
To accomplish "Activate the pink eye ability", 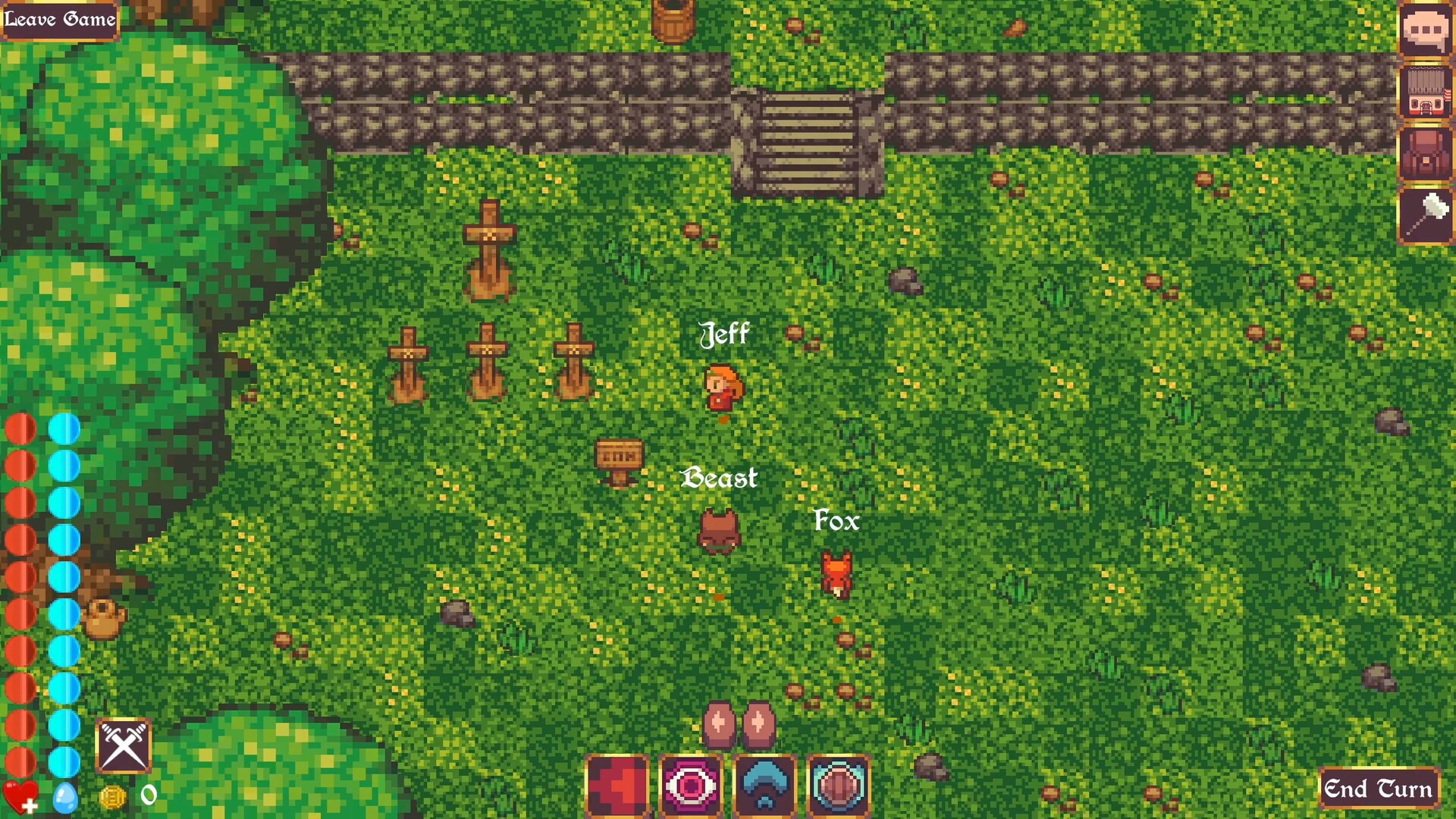I will coord(692,786).
